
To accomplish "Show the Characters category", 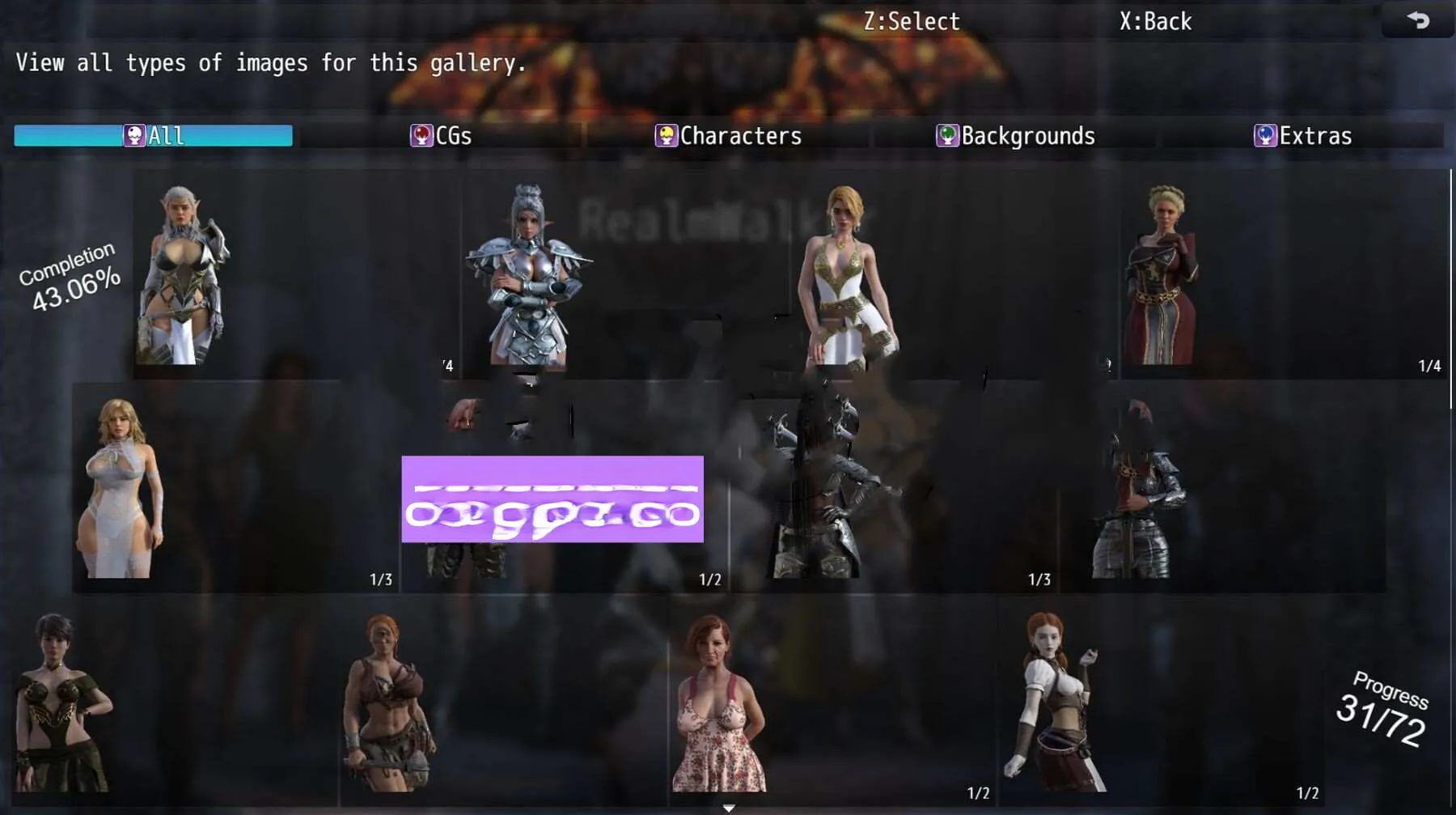I will (x=728, y=135).
